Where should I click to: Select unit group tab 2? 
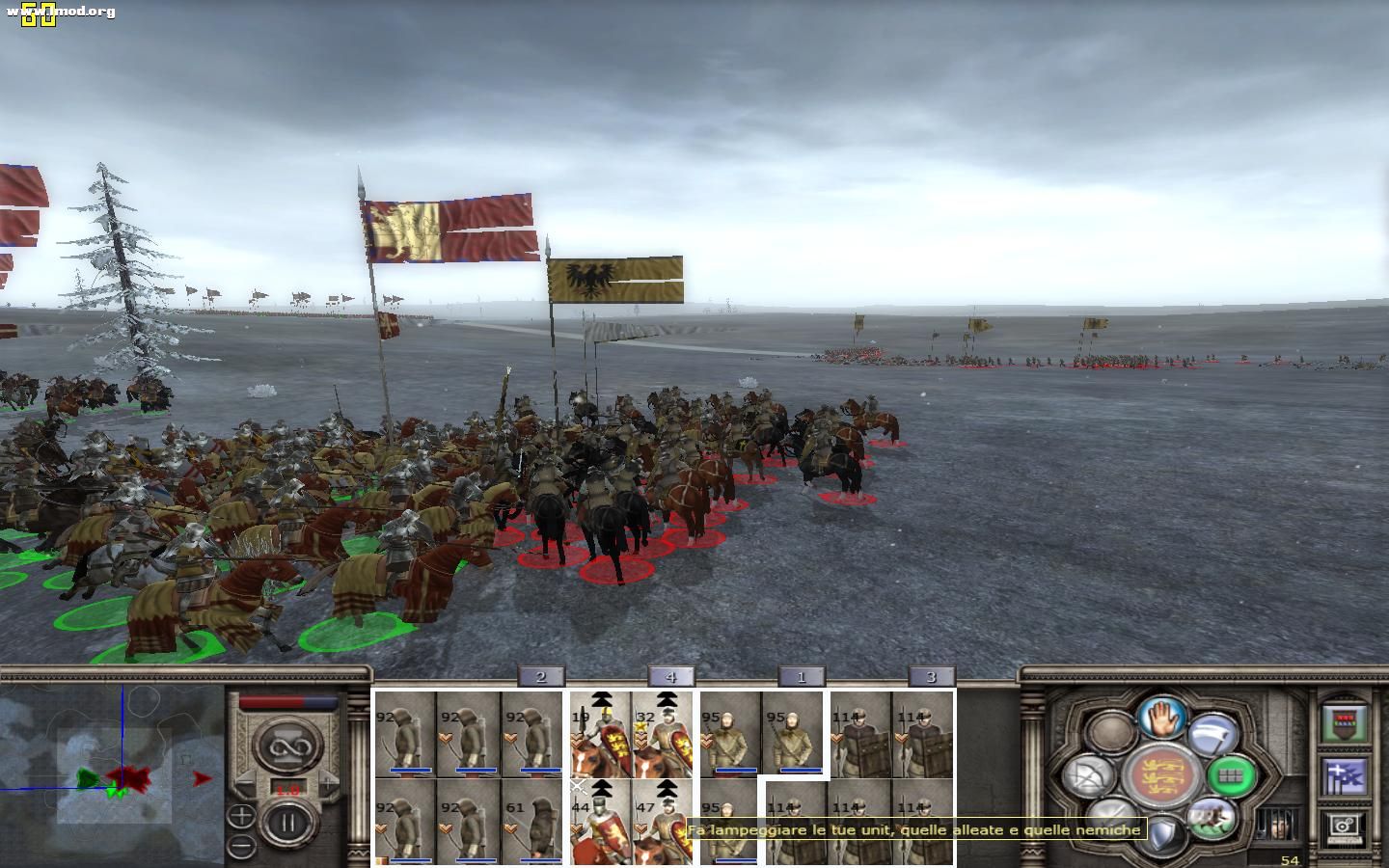(541, 677)
